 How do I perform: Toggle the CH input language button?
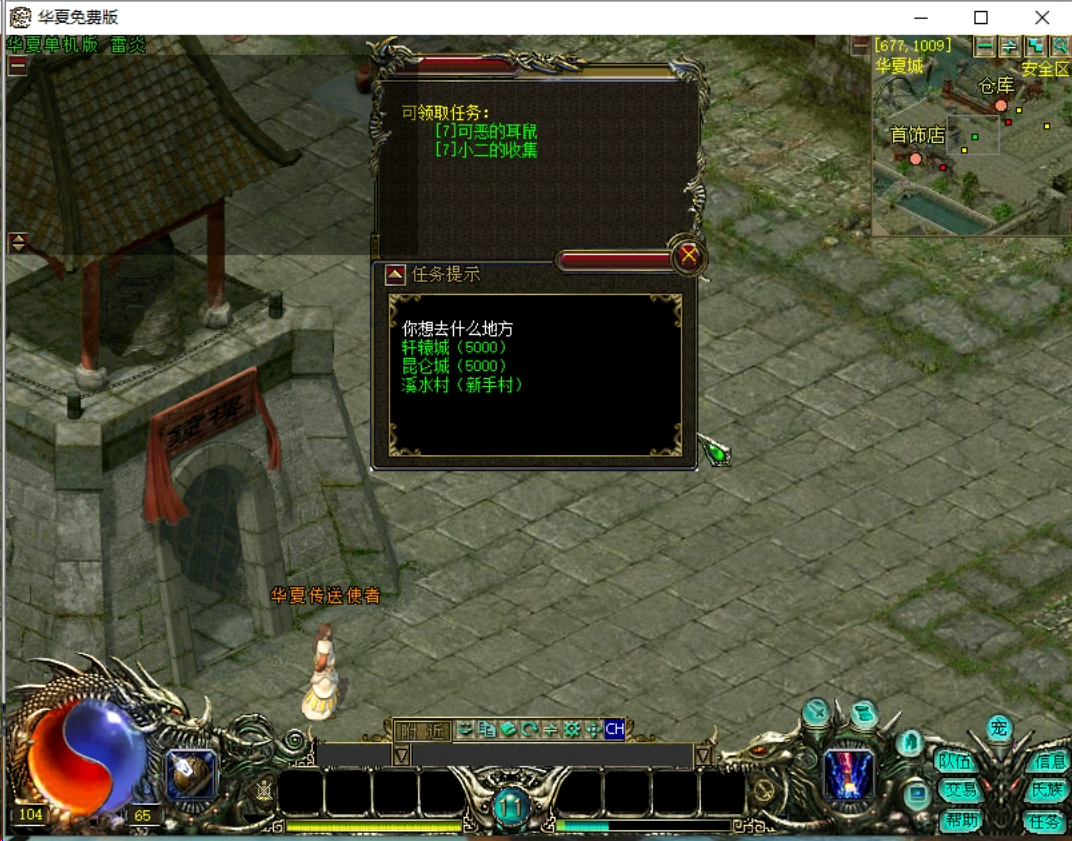[x=614, y=730]
